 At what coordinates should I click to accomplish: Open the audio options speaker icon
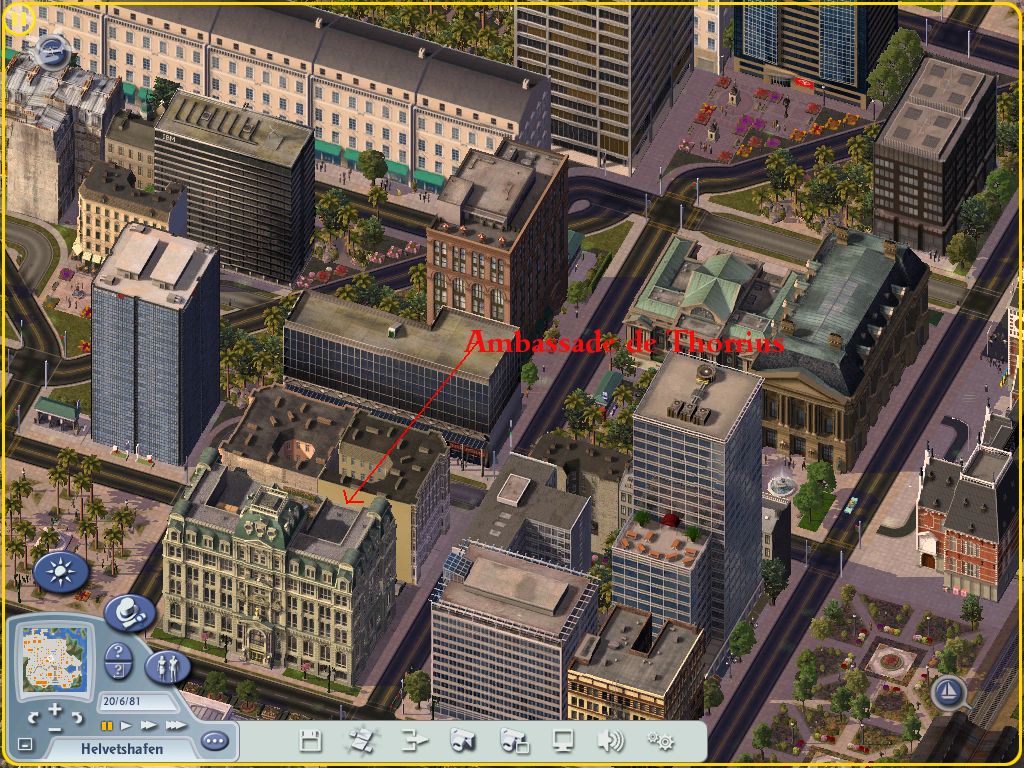click(x=610, y=741)
